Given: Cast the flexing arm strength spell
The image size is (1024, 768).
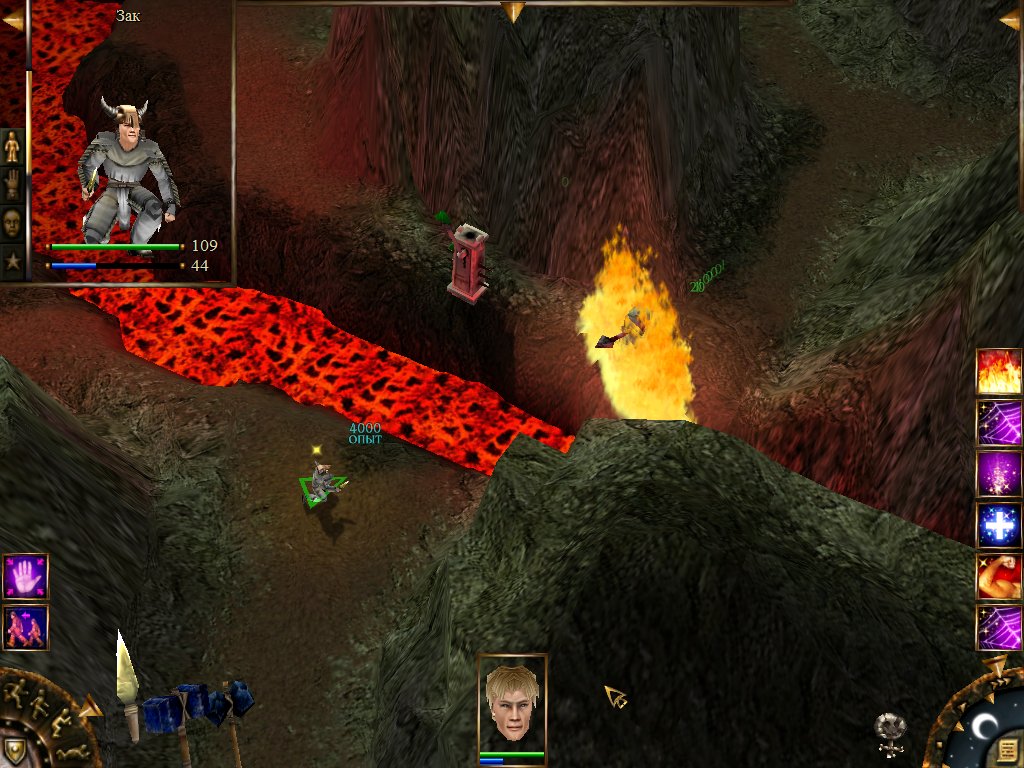Looking at the screenshot, I should pos(999,577).
